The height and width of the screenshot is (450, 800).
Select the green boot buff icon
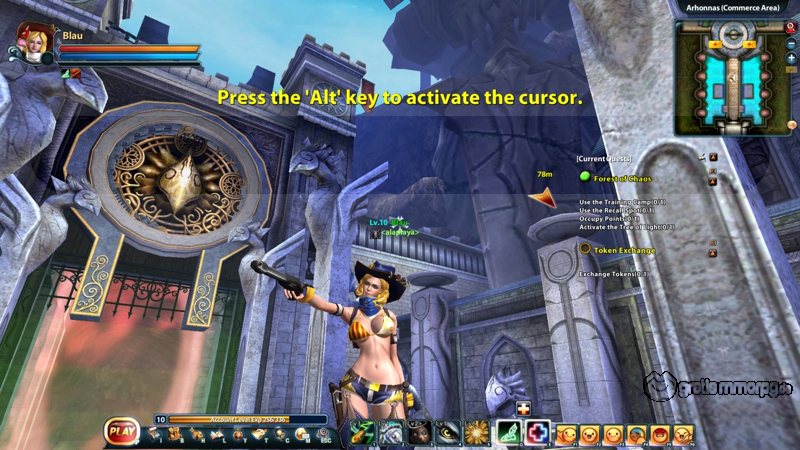[65, 73]
